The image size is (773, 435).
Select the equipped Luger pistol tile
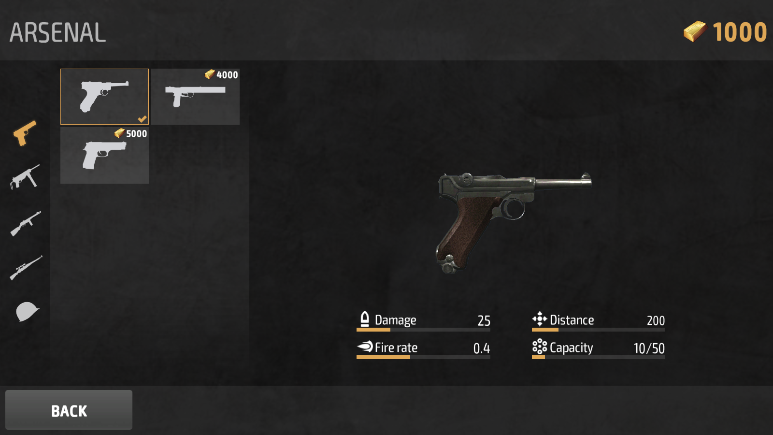[104, 96]
